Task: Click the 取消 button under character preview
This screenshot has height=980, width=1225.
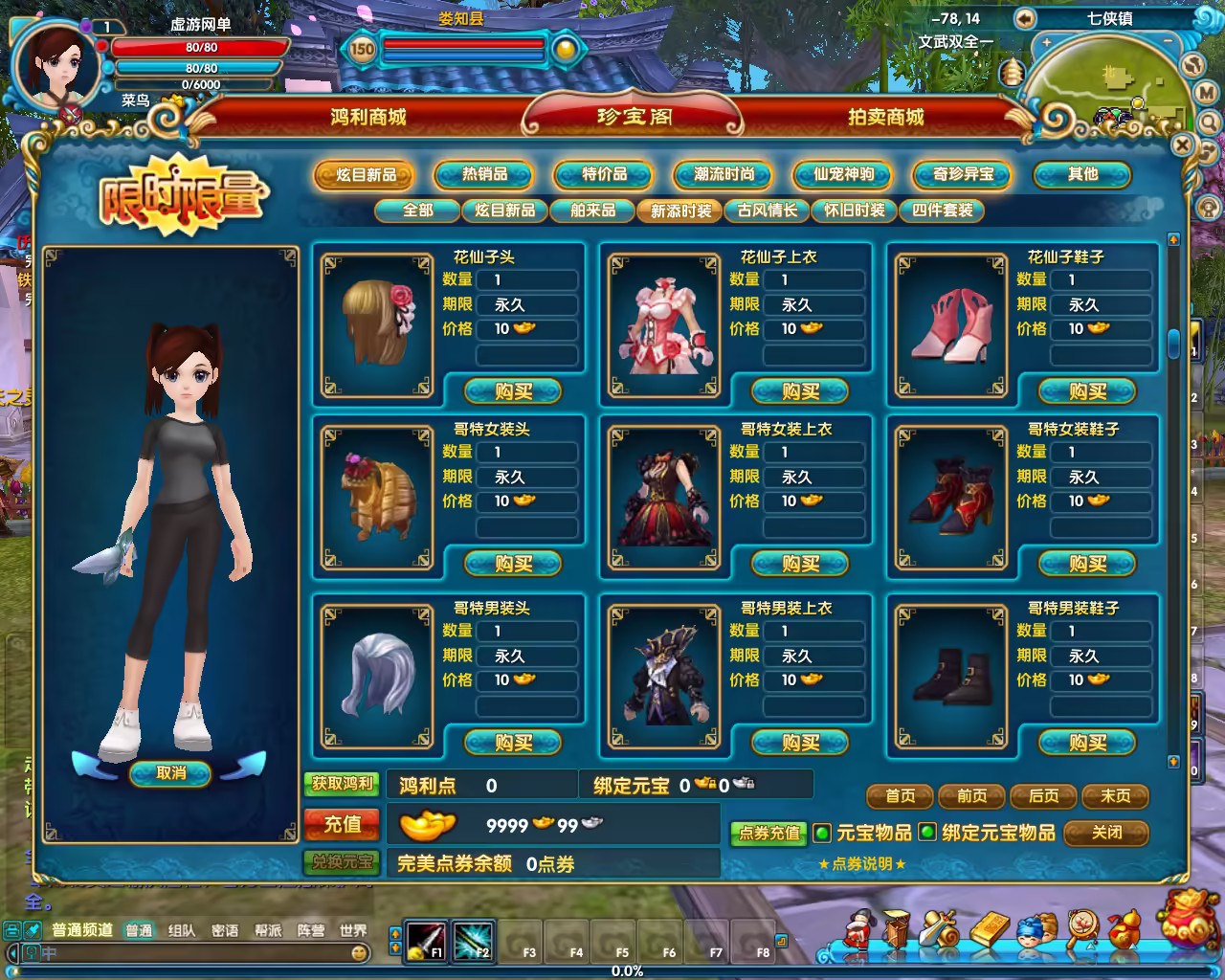Action: (170, 773)
